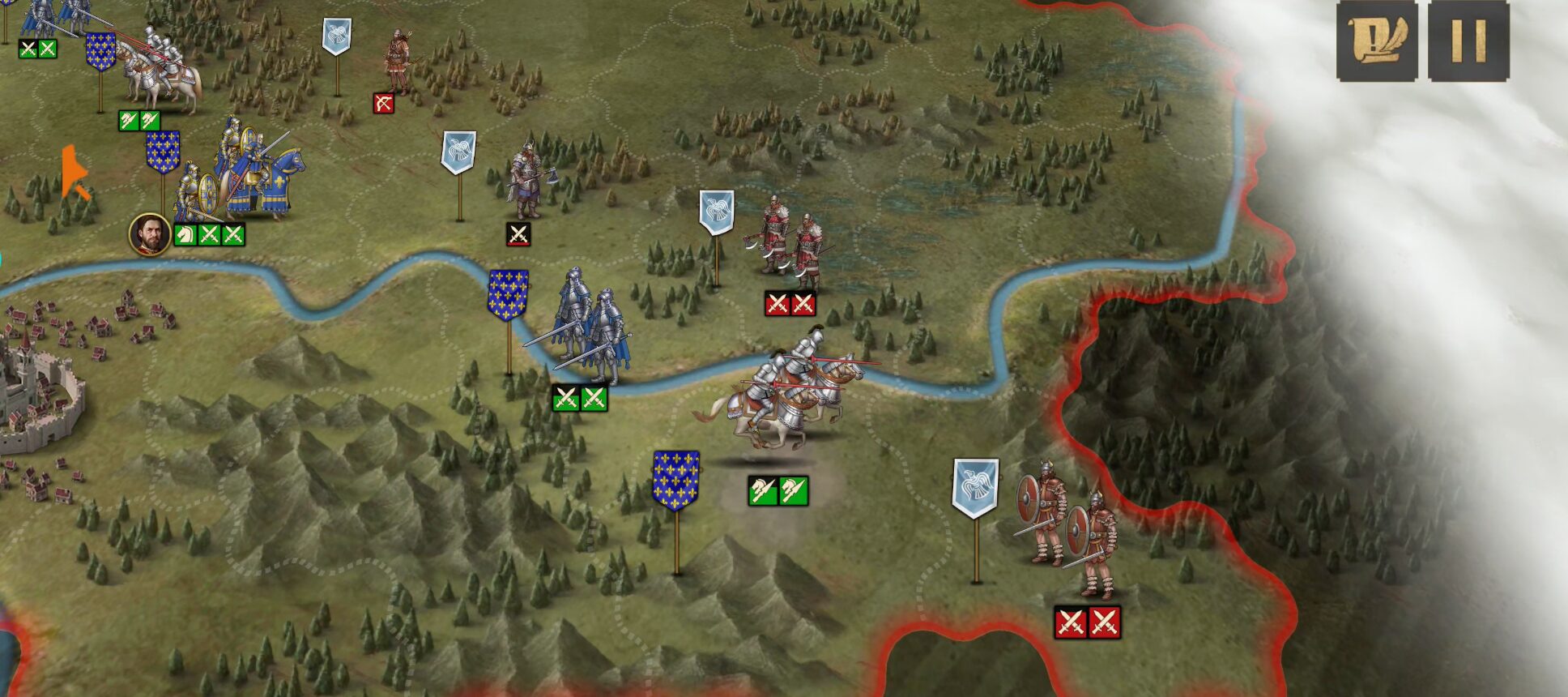Open the scroll and quill objectives log
This screenshot has height=697, width=1568.
tap(1377, 40)
